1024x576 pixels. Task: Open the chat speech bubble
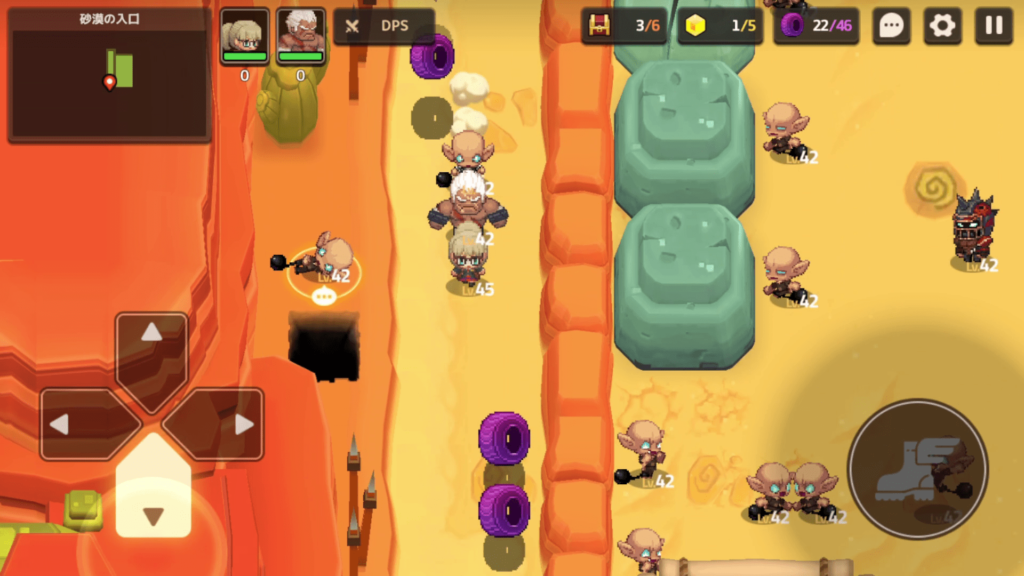tap(891, 26)
